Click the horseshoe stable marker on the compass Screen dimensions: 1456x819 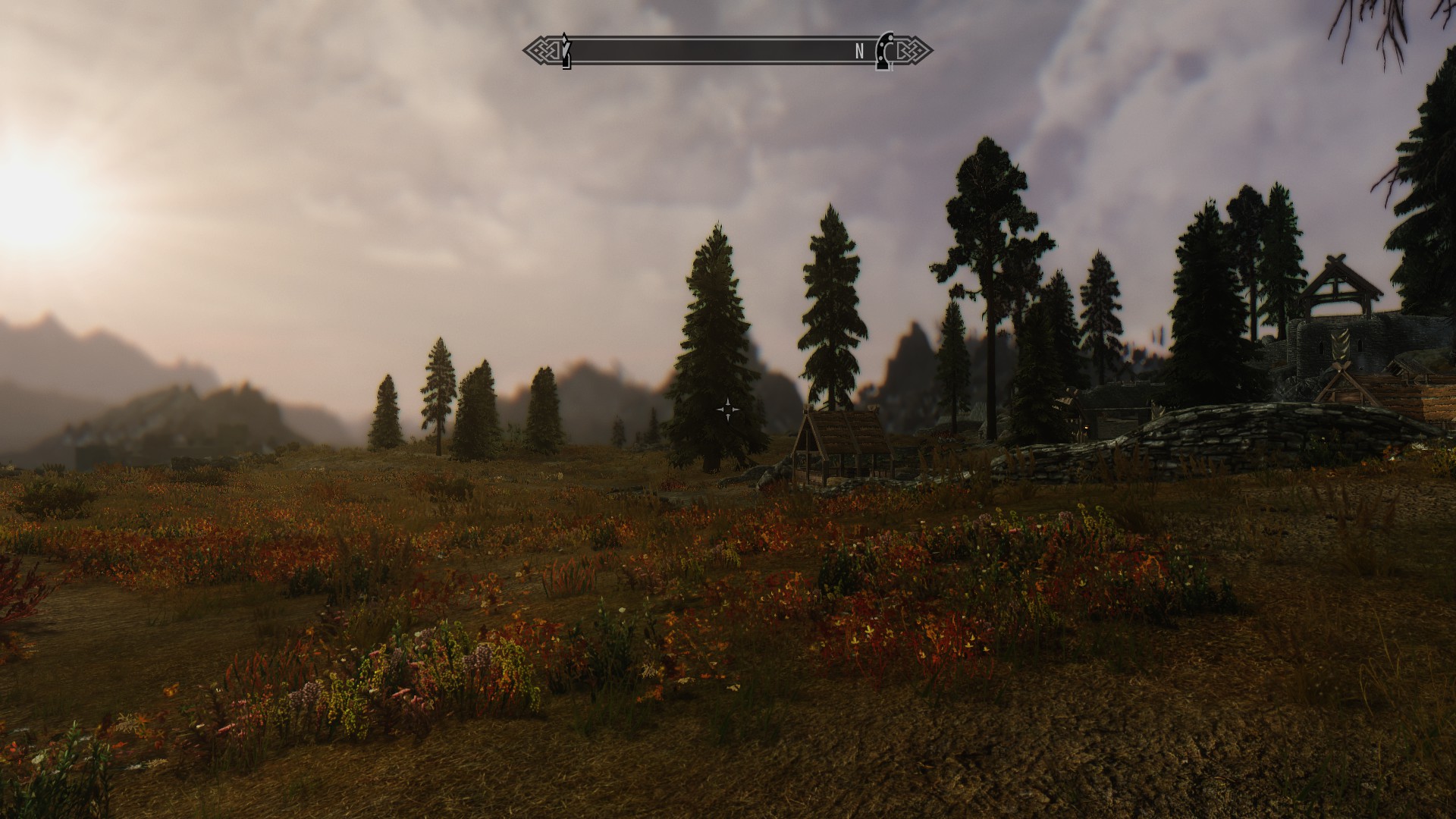pyautogui.click(x=884, y=51)
